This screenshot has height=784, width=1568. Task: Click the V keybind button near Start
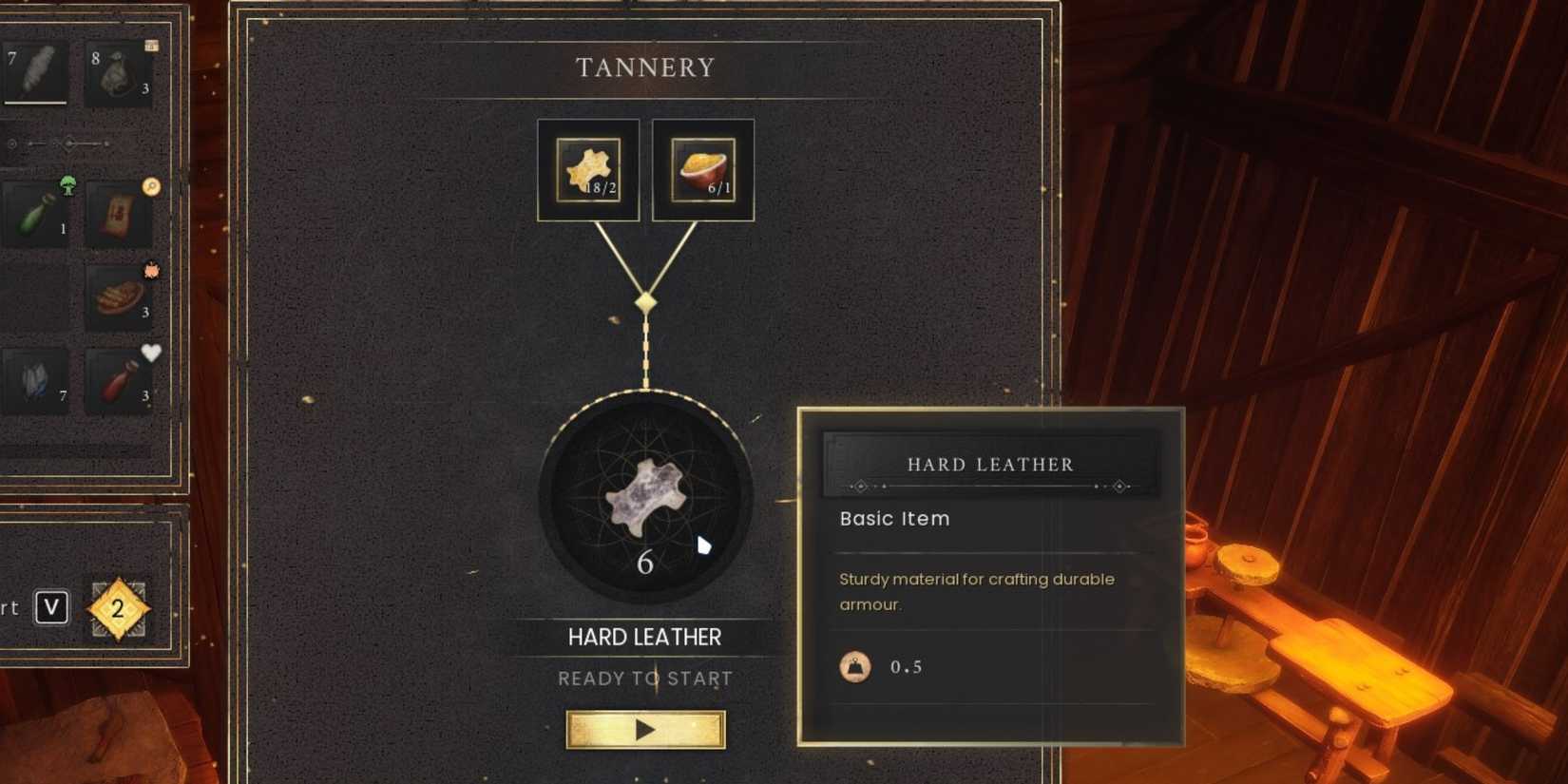point(52,606)
